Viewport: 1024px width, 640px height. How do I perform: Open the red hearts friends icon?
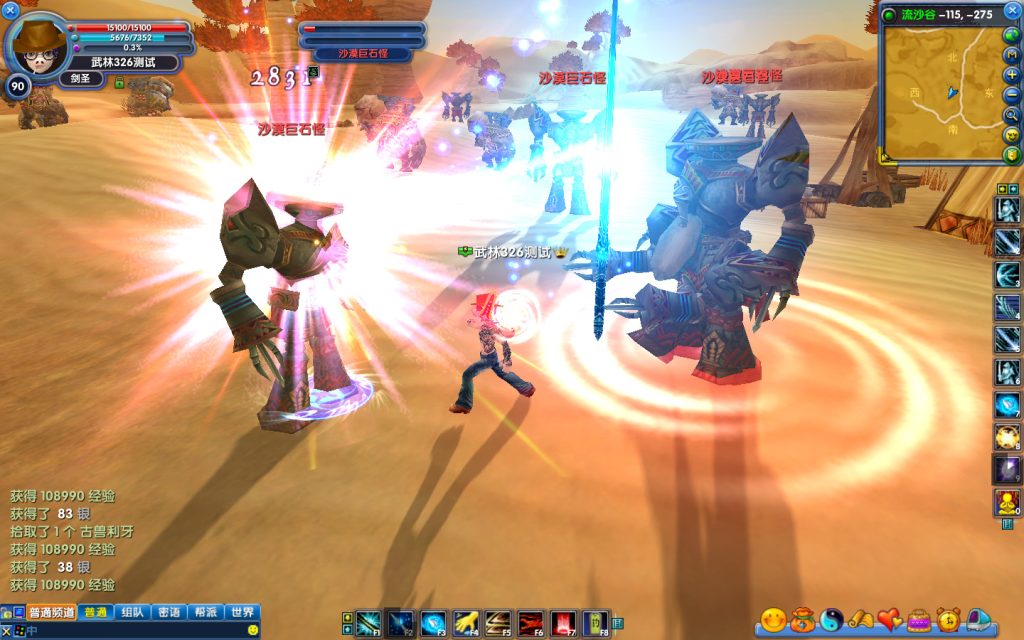(x=890, y=620)
